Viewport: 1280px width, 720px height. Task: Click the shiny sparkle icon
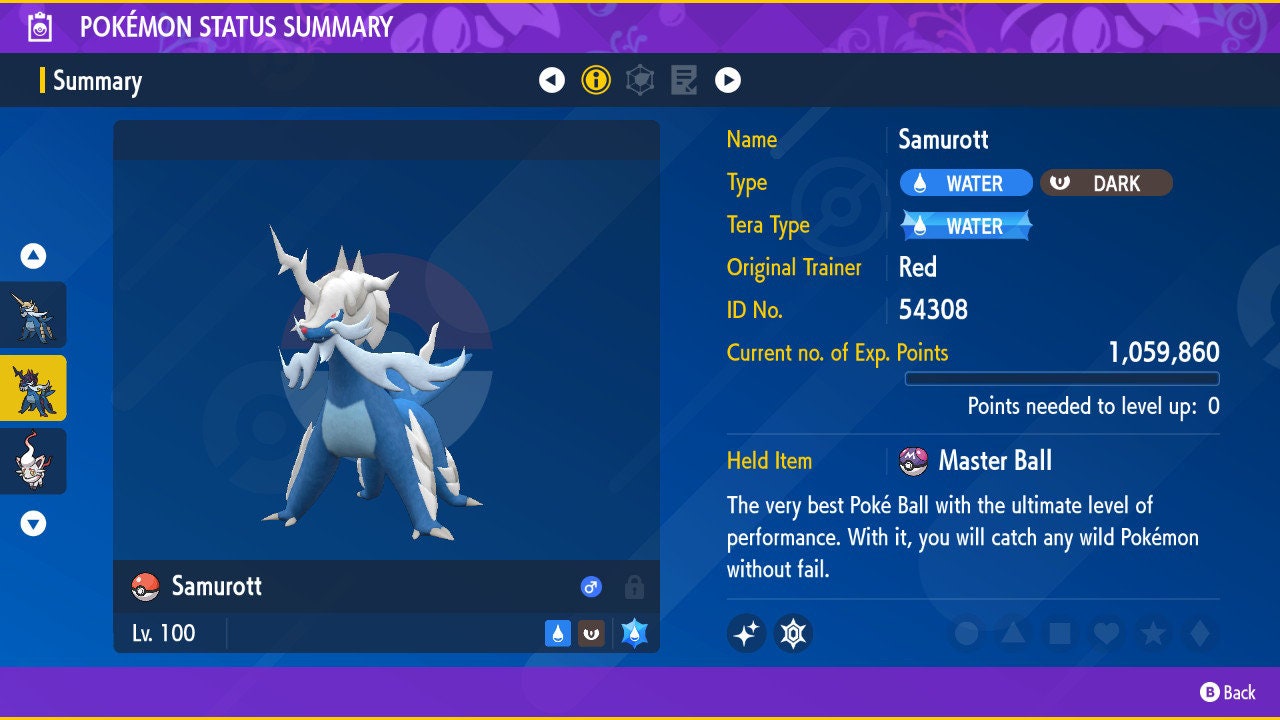746,633
